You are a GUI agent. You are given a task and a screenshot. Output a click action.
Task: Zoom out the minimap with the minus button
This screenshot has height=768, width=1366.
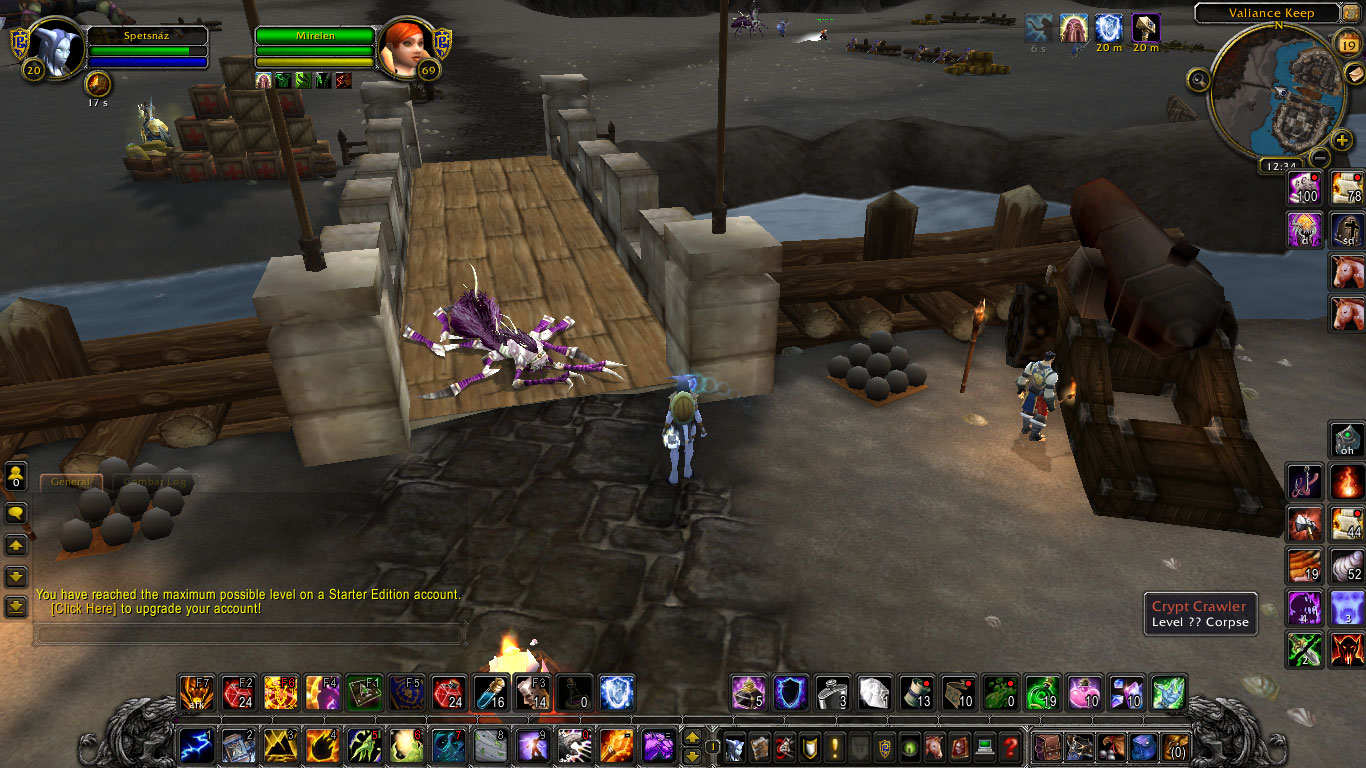[1320, 158]
